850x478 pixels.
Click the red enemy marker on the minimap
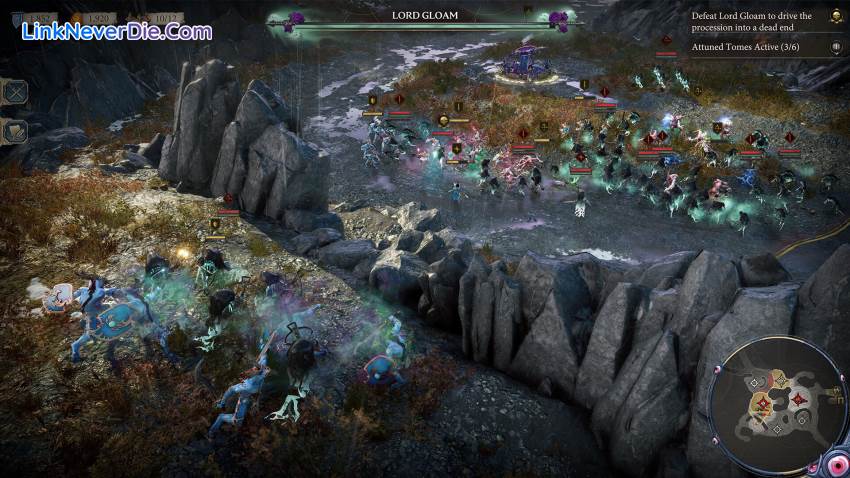799,400
